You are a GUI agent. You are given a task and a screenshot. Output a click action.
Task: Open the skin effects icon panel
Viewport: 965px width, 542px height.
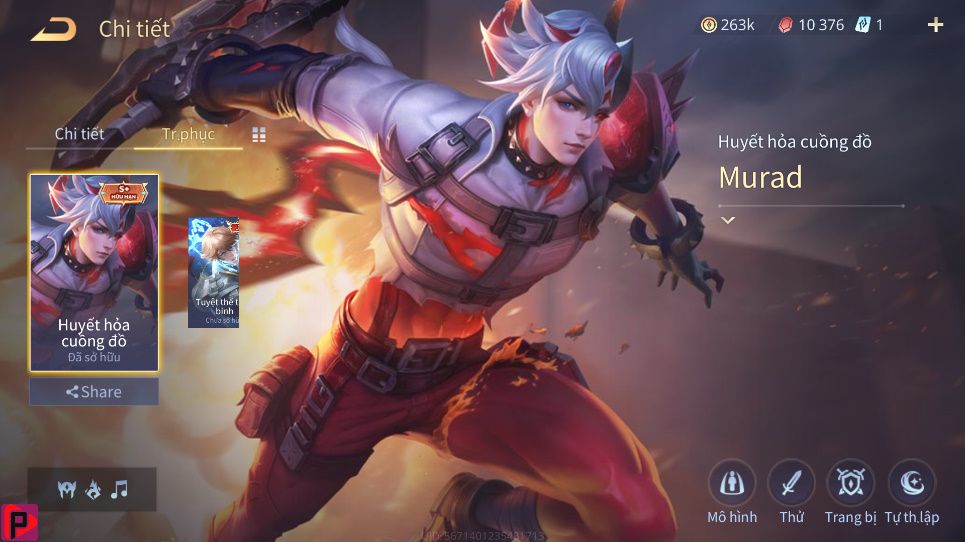[92, 489]
